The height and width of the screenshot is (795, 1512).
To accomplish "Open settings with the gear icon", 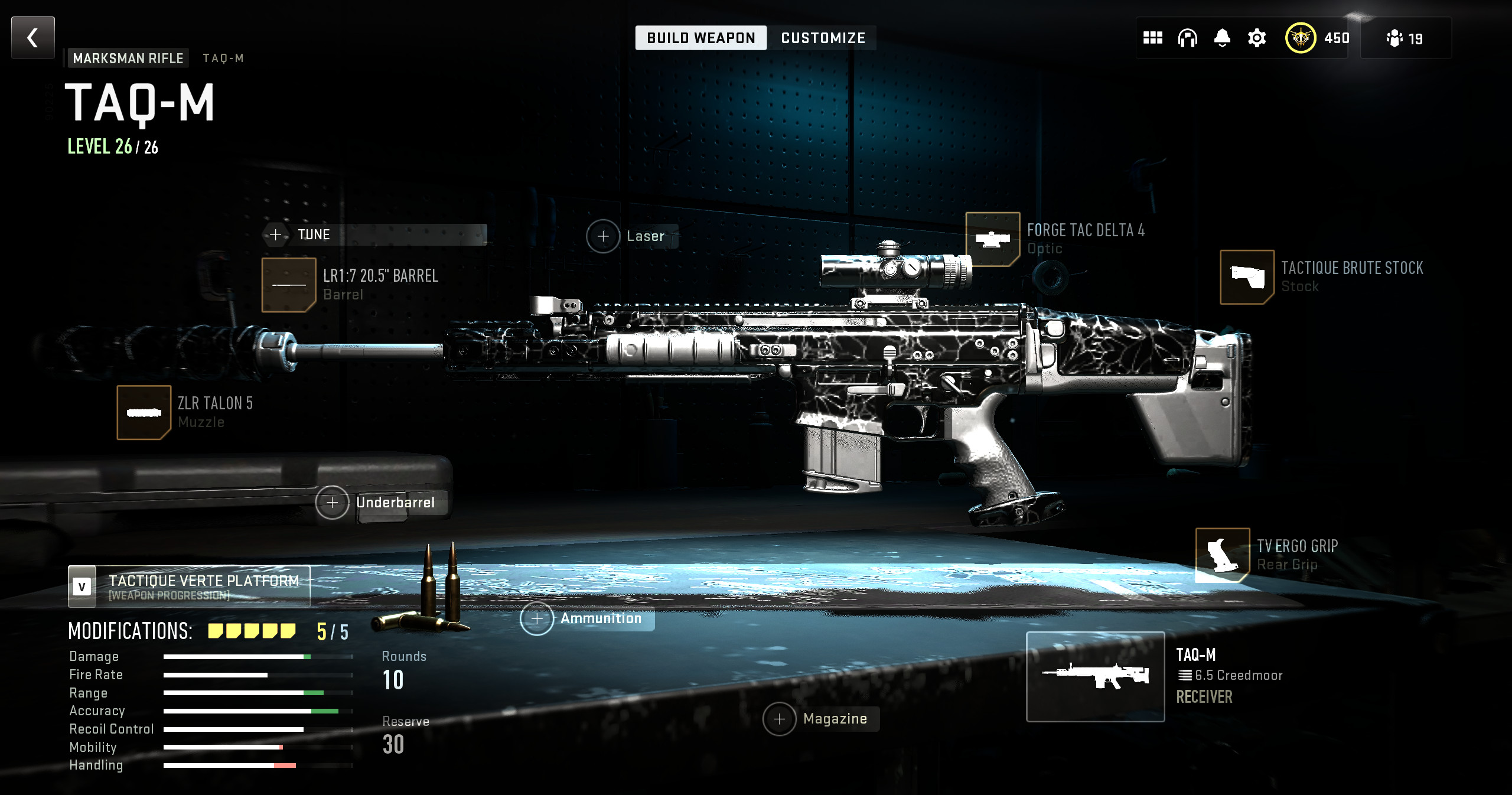I will [1257, 38].
